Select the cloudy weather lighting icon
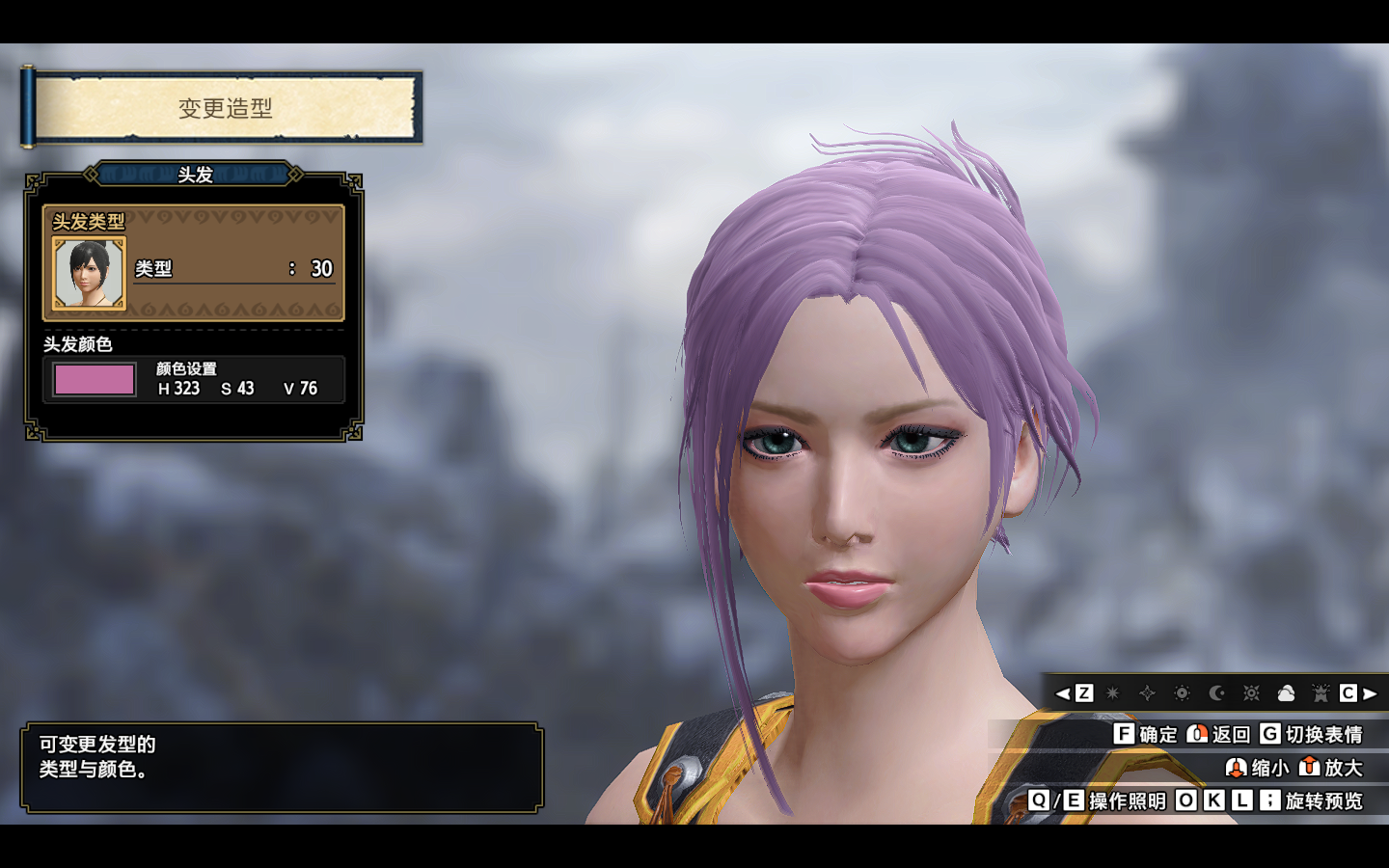Image resolution: width=1389 pixels, height=868 pixels. coord(1287,692)
